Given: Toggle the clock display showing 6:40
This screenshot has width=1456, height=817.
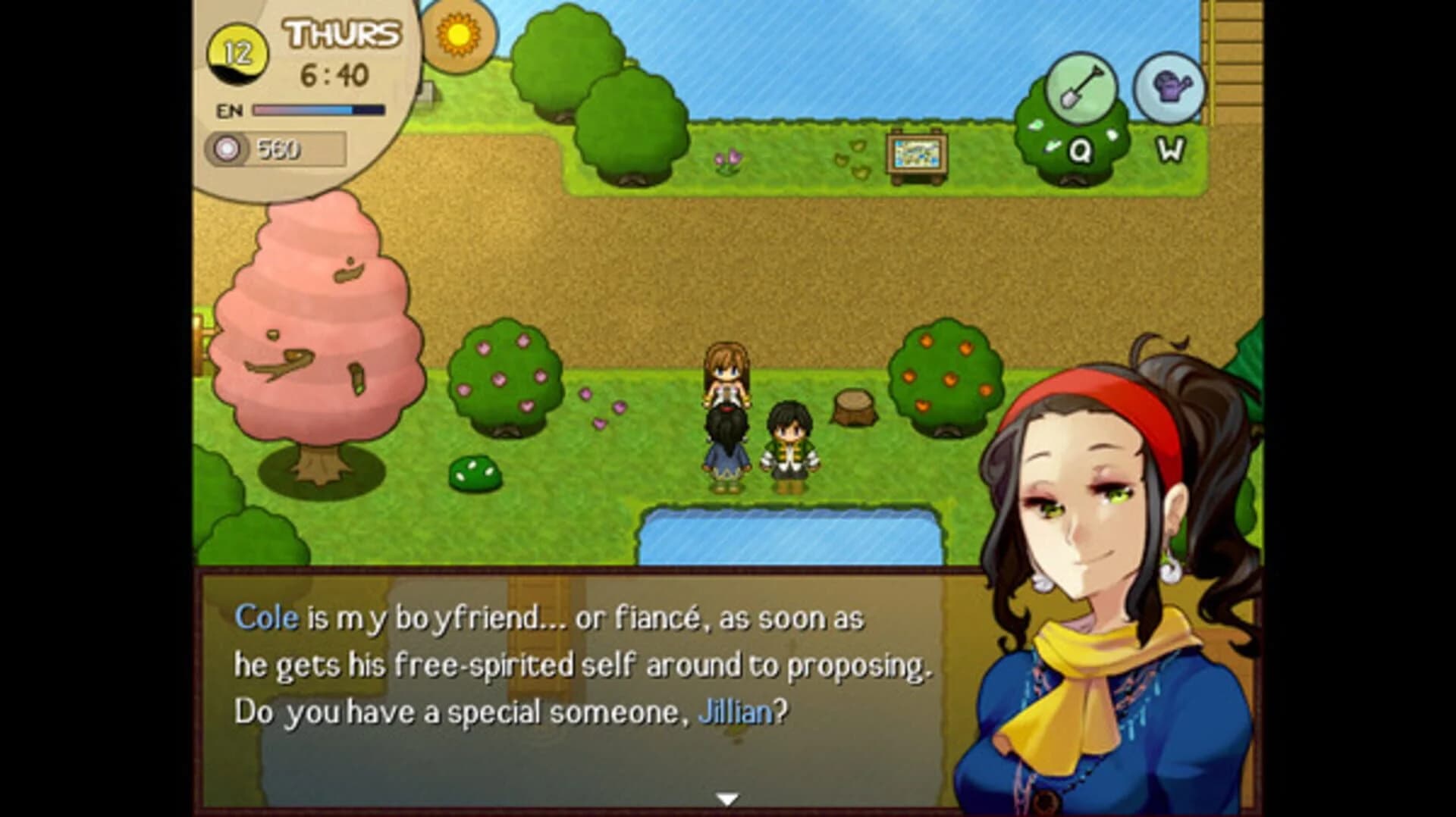Looking at the screenshot, I should tap(334, 74).
